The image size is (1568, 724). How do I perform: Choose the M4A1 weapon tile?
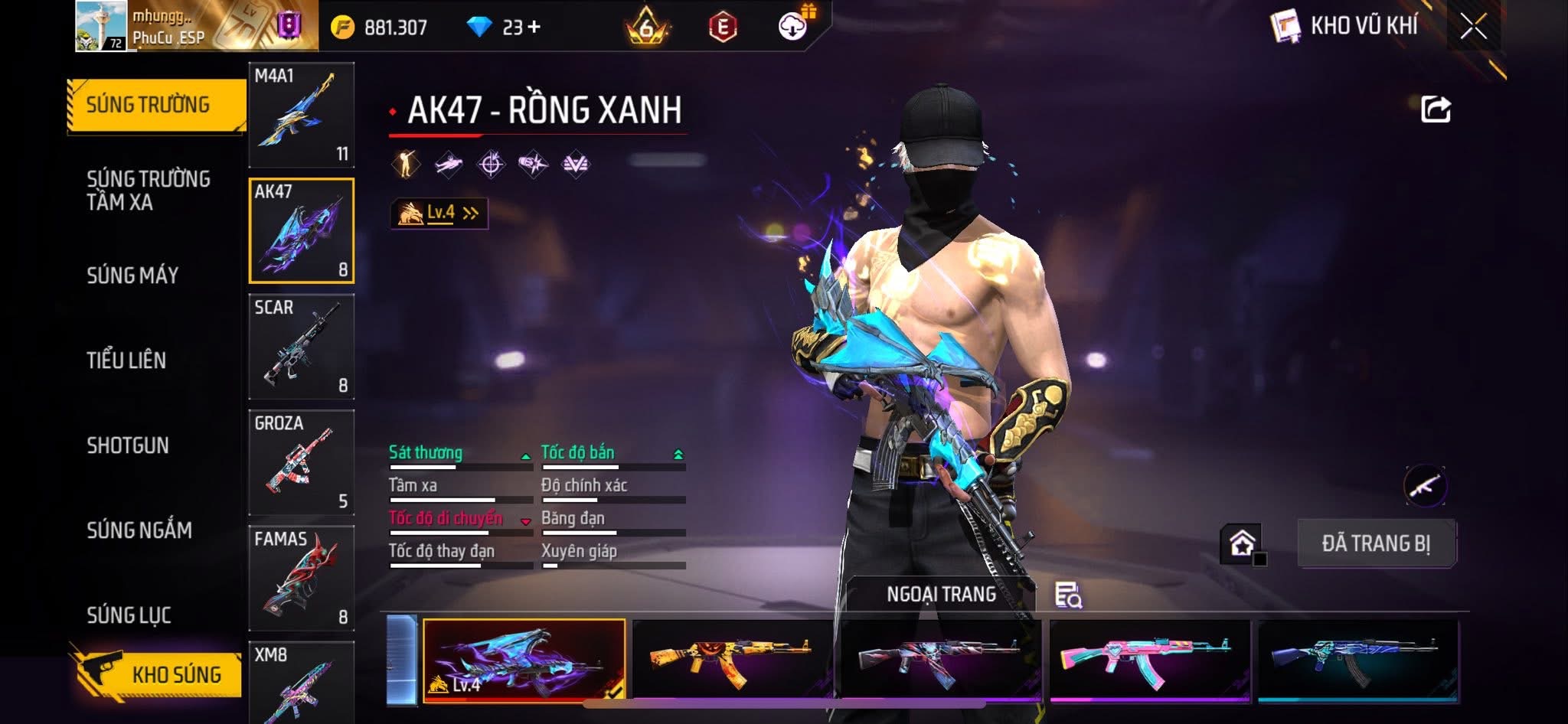(x=302, y=115)
